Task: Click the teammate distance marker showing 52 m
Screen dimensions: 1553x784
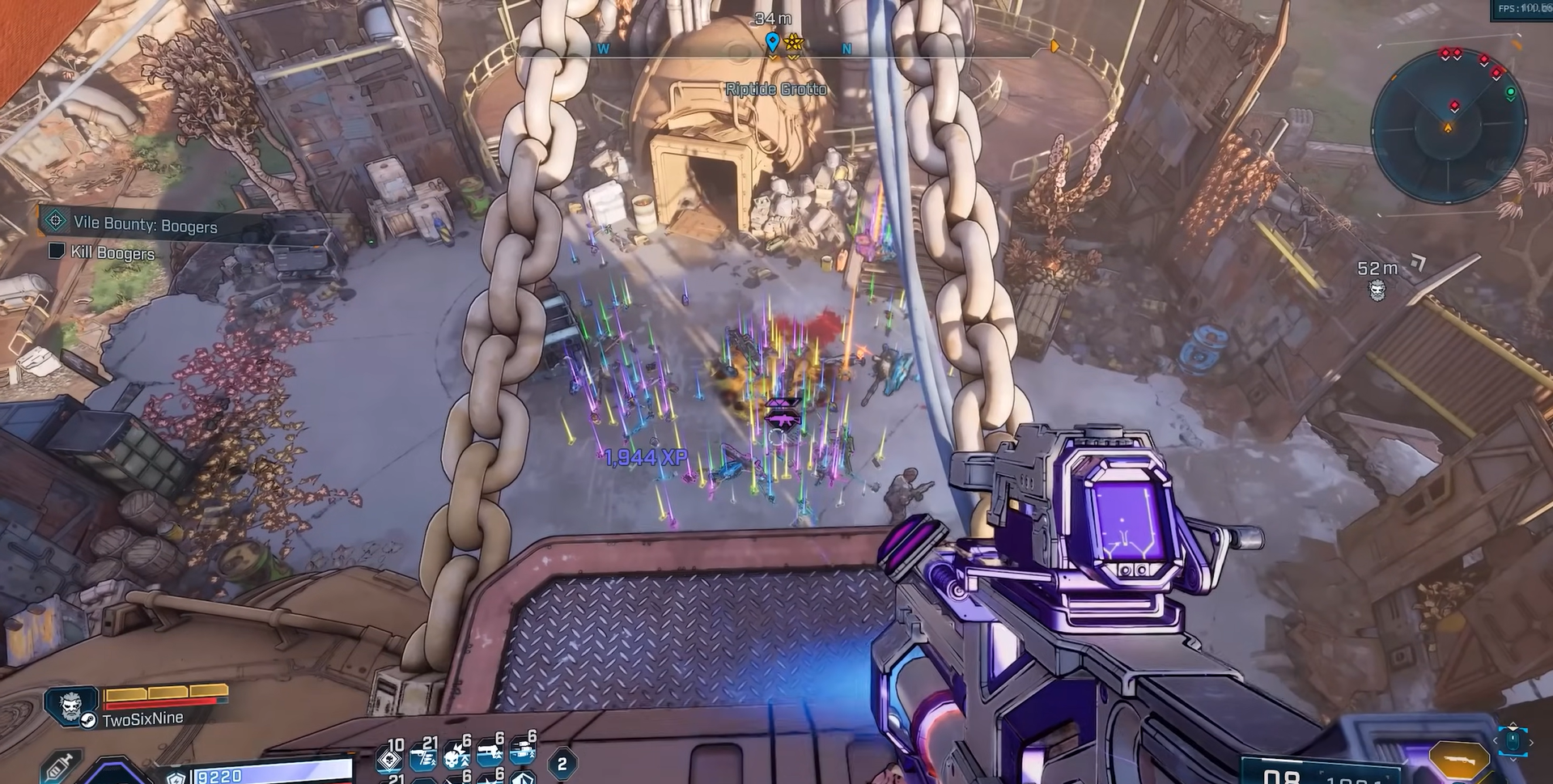Action: pos(1377,278)
